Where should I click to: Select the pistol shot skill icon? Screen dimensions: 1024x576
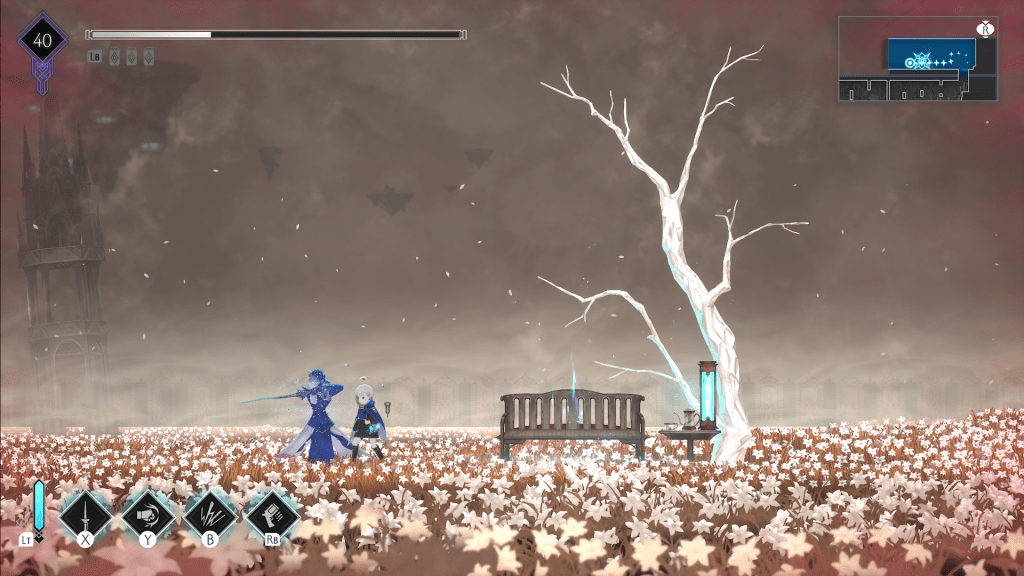coord(272,515)
